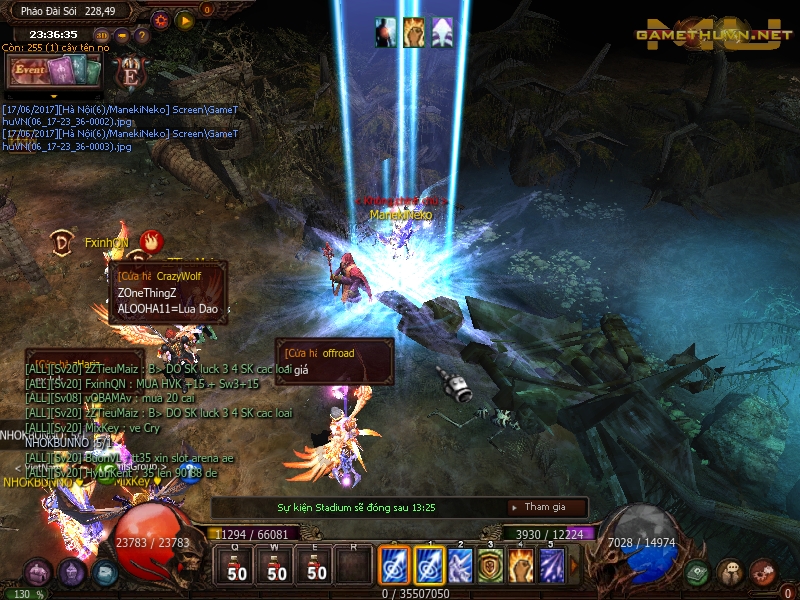Click the Tham gia event button
Screen dimensions: 800x600
[547, 507]
